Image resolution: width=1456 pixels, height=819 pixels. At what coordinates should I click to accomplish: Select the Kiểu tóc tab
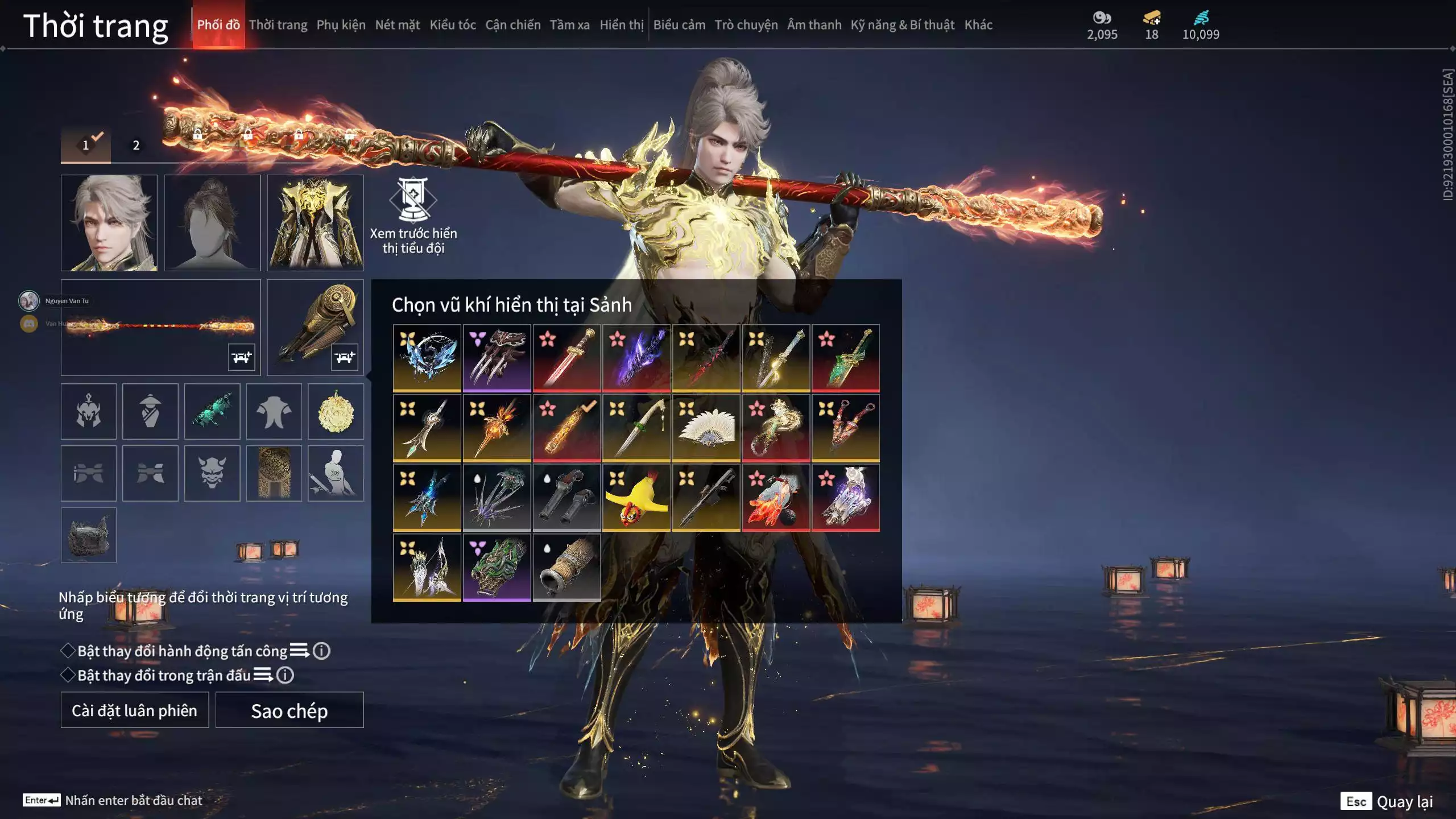pos(452,25)
